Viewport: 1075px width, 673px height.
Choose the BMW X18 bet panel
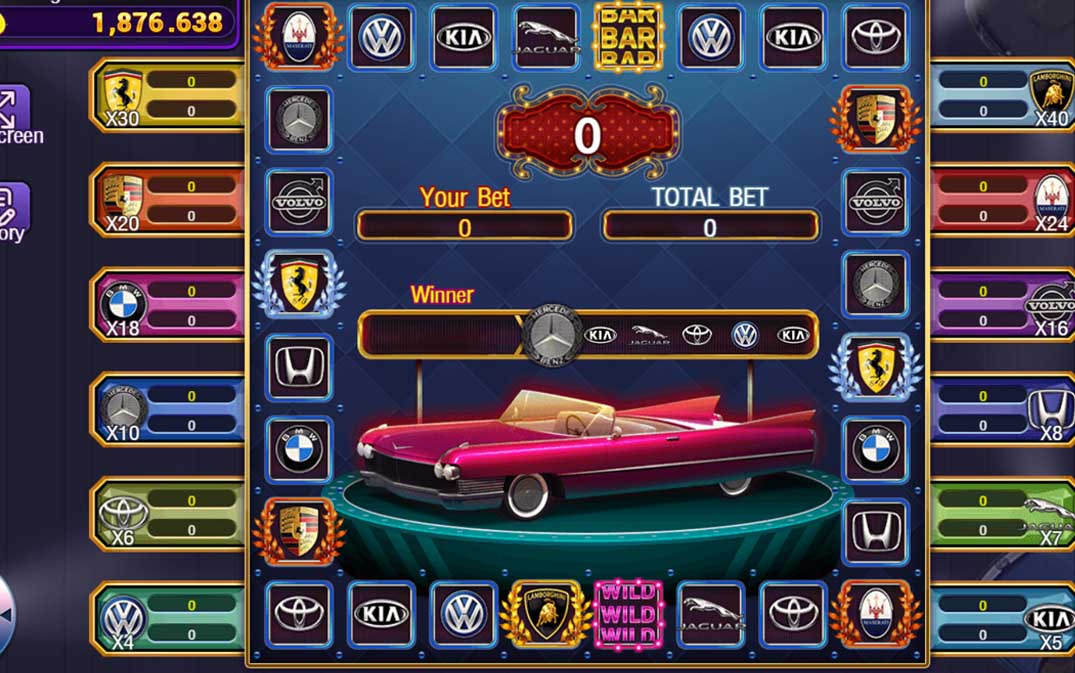pos(170,305)
